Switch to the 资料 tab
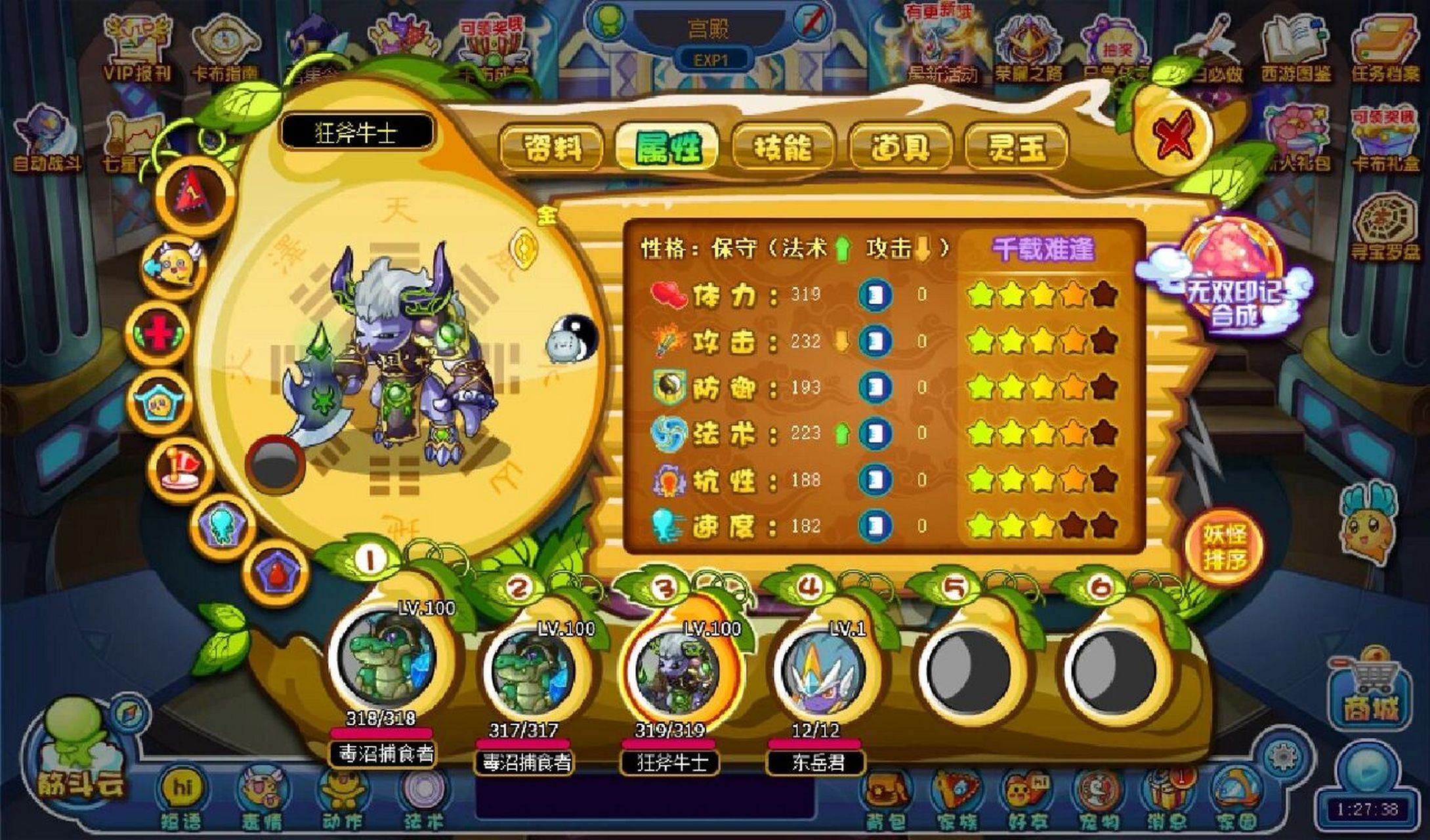 [x=552, y=146]
